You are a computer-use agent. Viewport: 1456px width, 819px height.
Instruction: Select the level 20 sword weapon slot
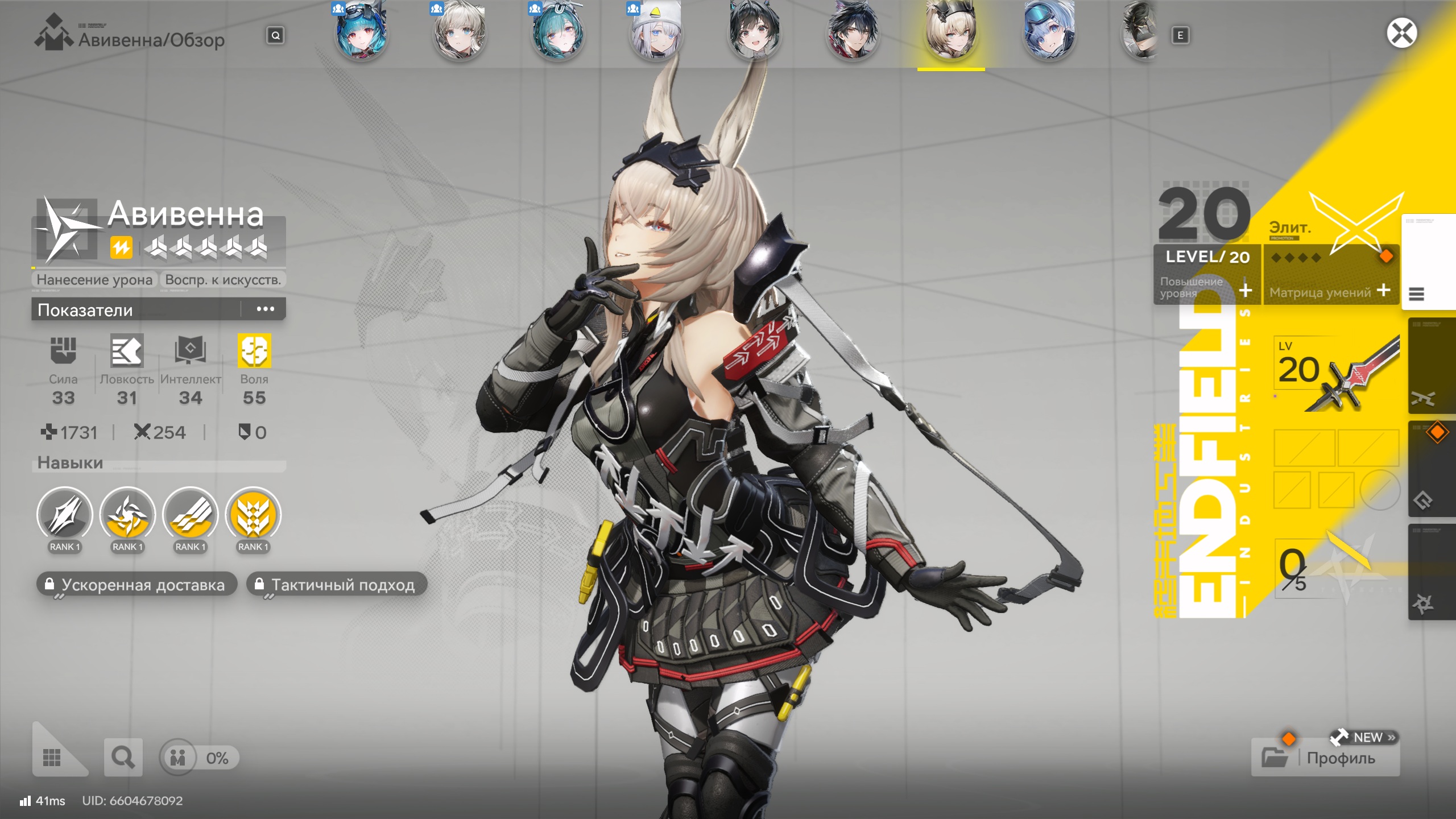point(1335,373)
